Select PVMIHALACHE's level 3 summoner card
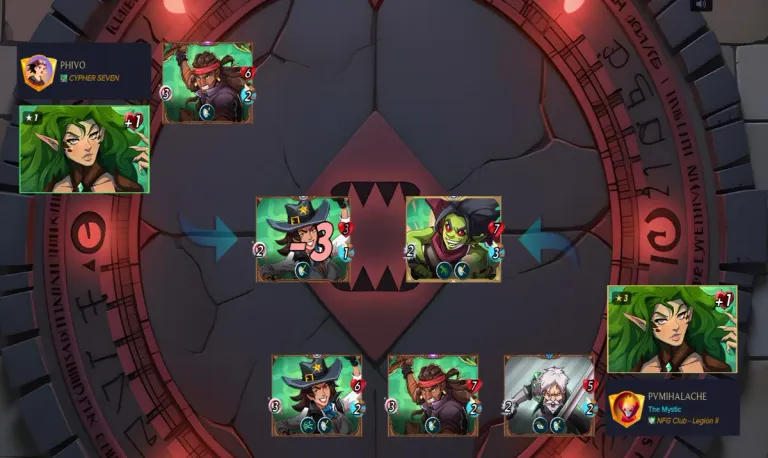768x458 pixels. coord(672,329)
